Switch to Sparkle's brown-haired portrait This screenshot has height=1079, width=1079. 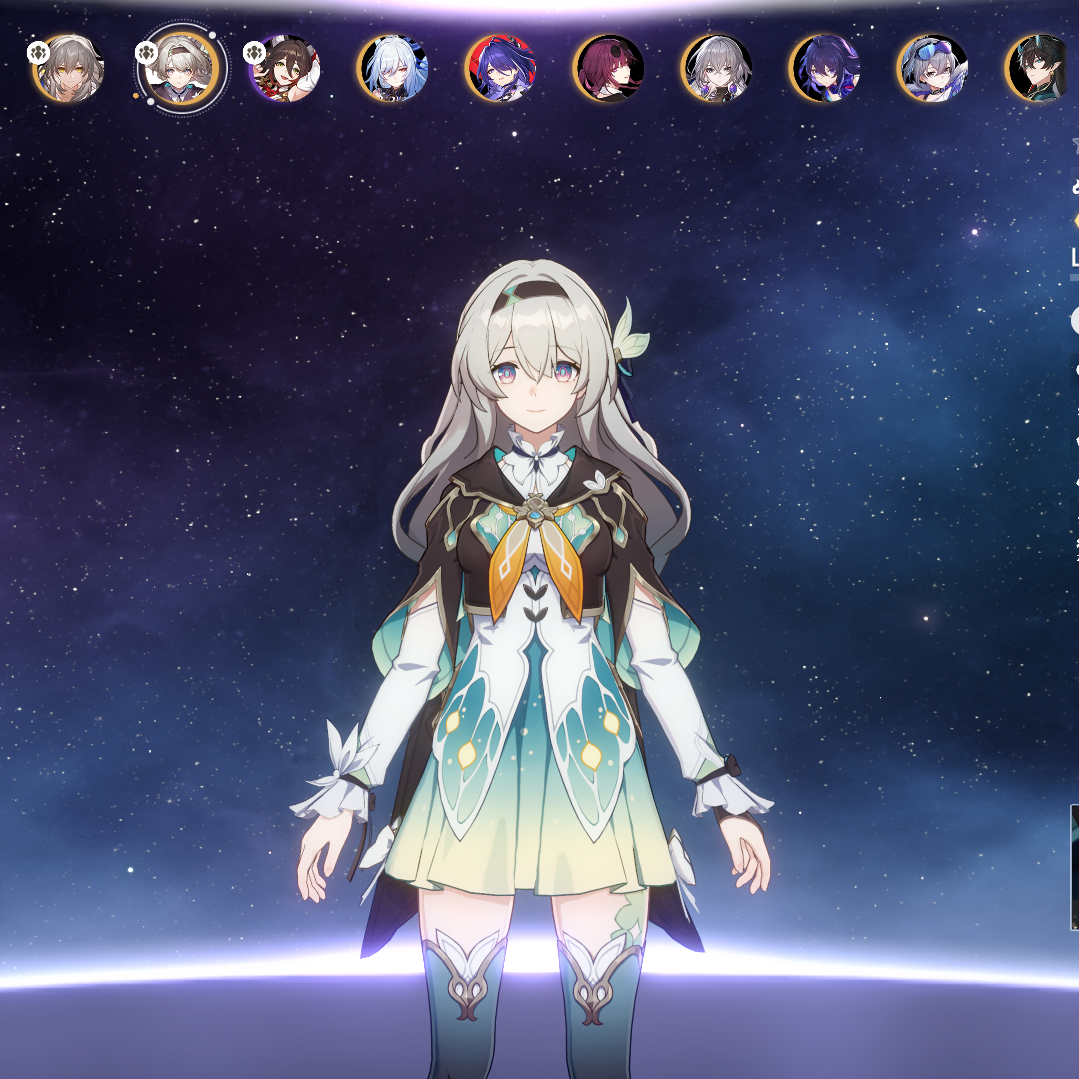tap(285, 68)
